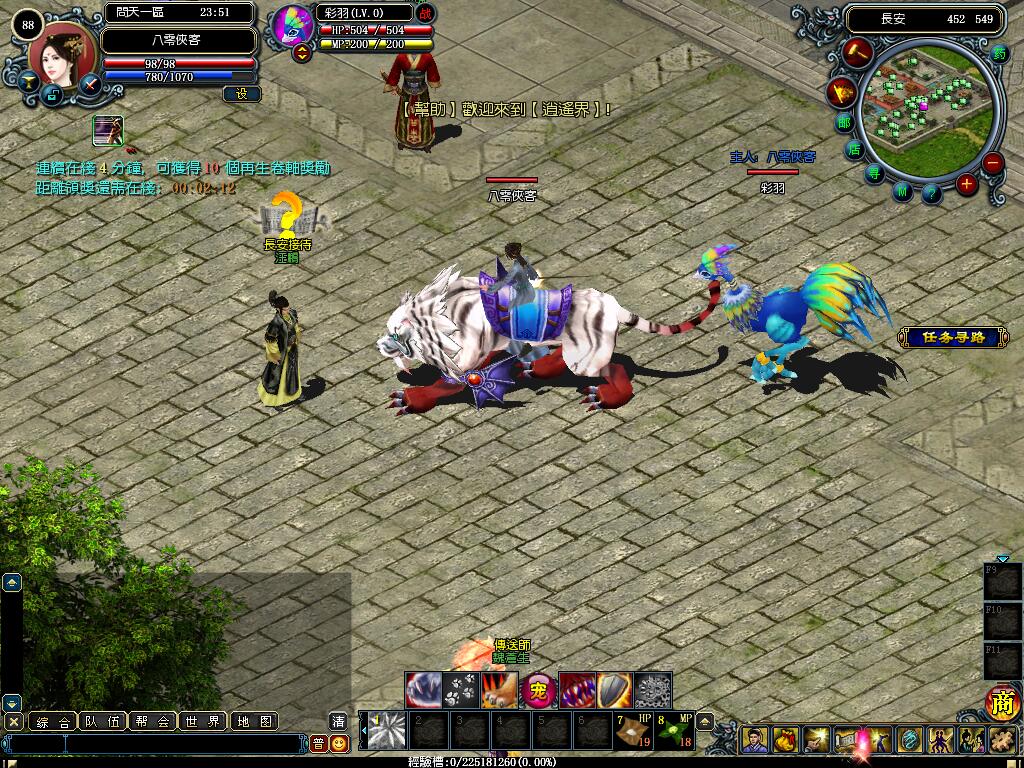
Task: Click the 药 medicine button
Action: pyautogui.click(x=1000, y=55)
